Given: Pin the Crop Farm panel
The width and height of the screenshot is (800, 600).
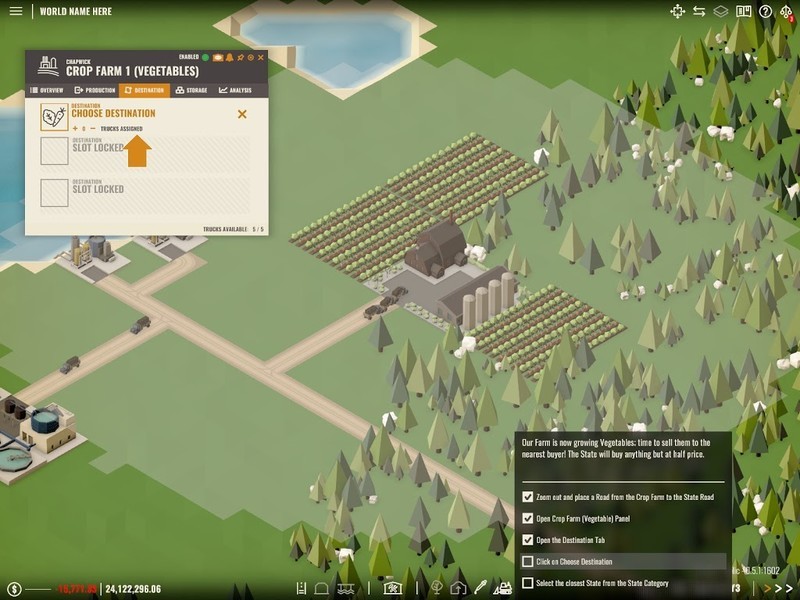Looking at the screenshot, I should pyautogui.click(x=240, y=58).
